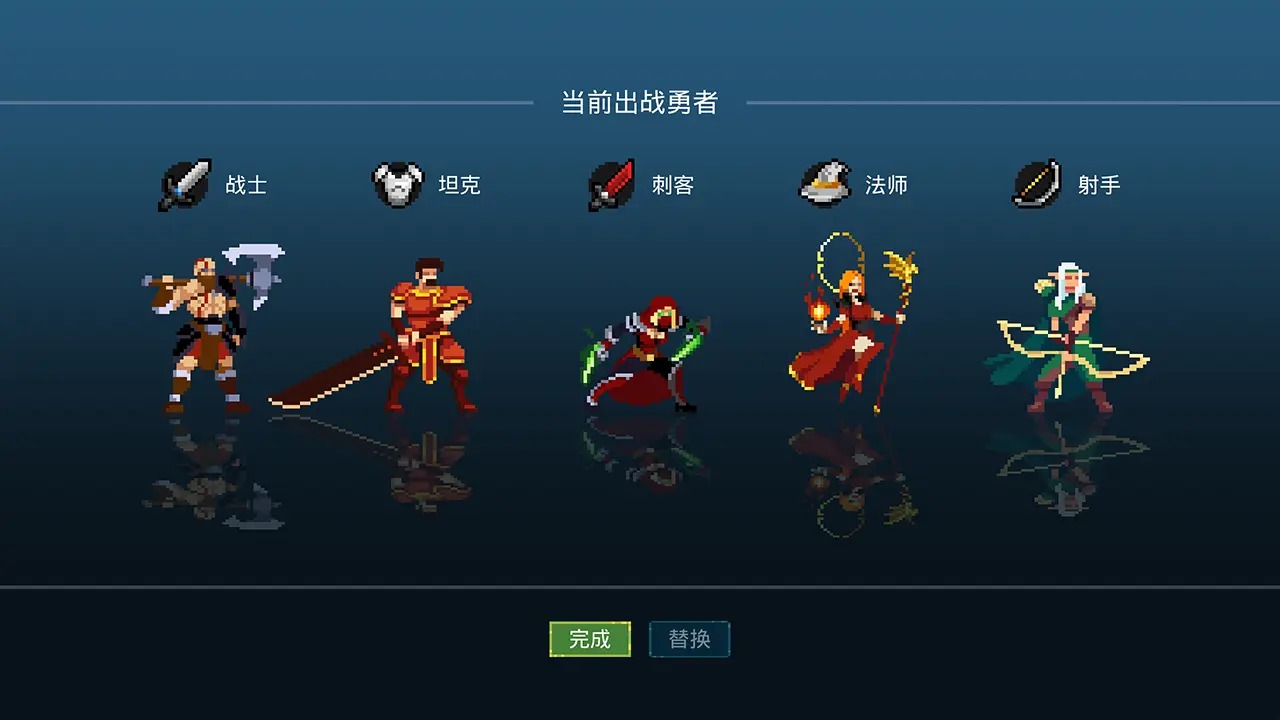Click the armor icon beside 坦克 label

pyautogui.click(x=396, y=185)
